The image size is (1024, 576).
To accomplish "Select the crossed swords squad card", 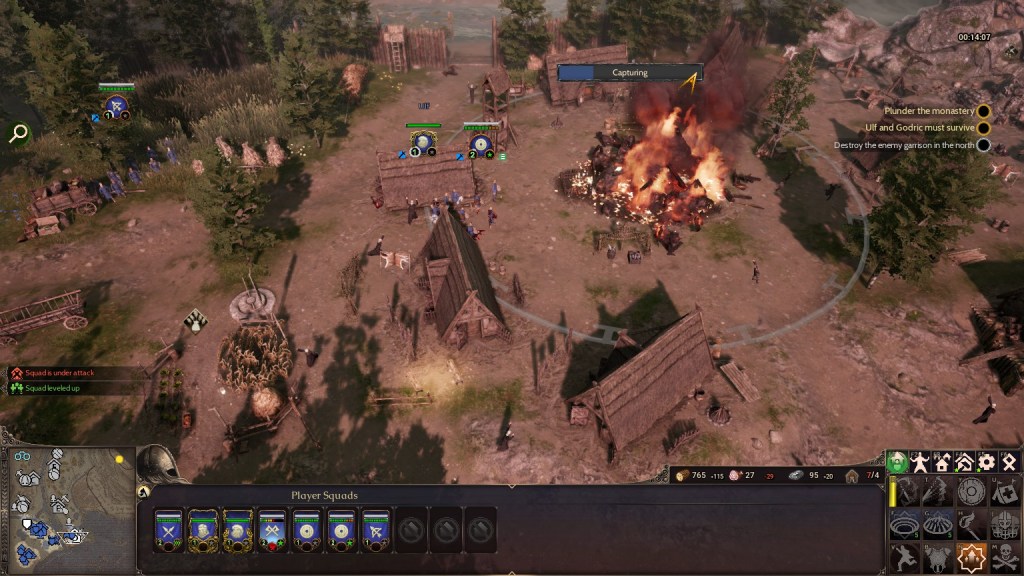I will tap(169, 530).
